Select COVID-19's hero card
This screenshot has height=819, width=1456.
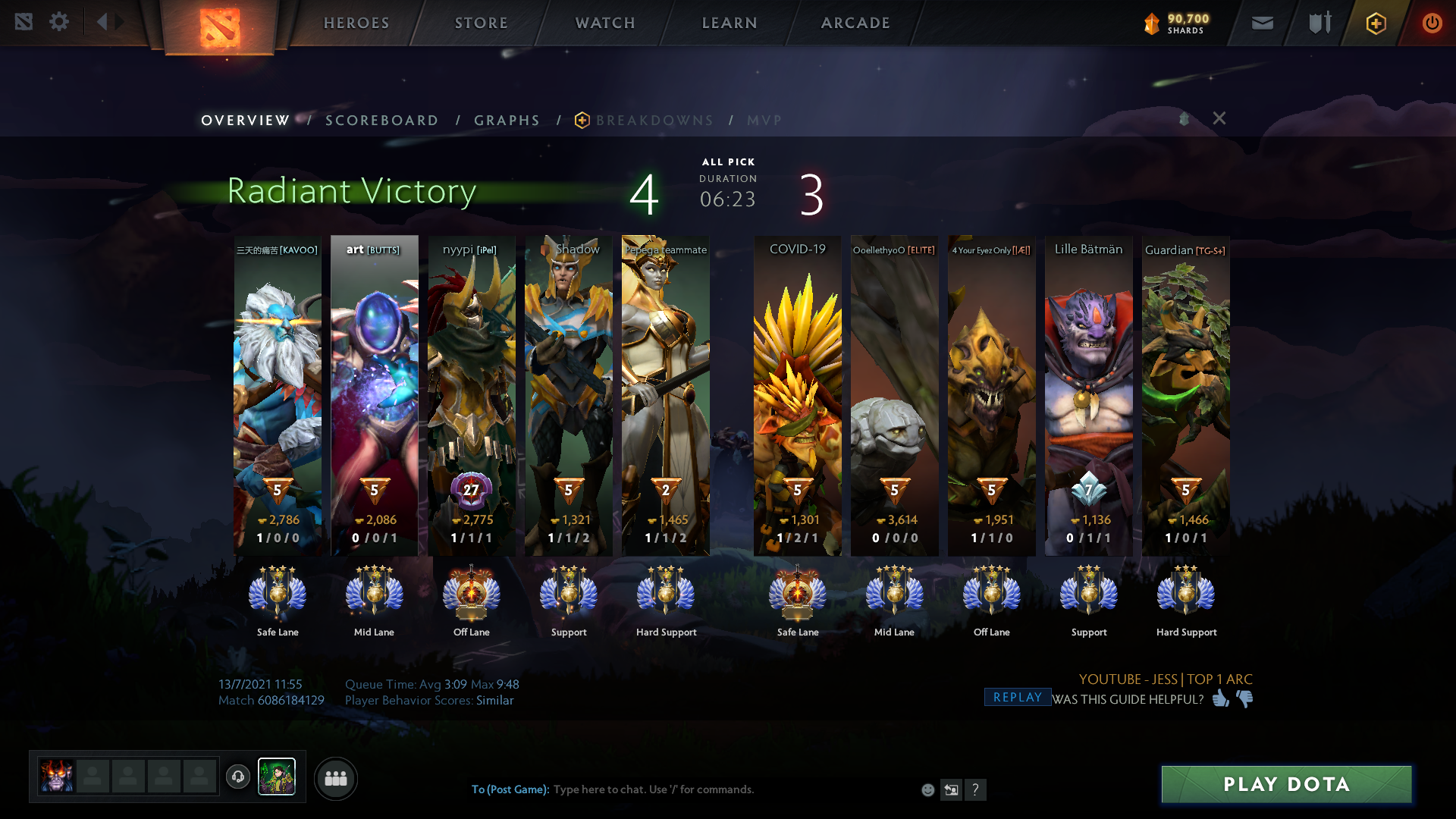(x=797, y=394)
